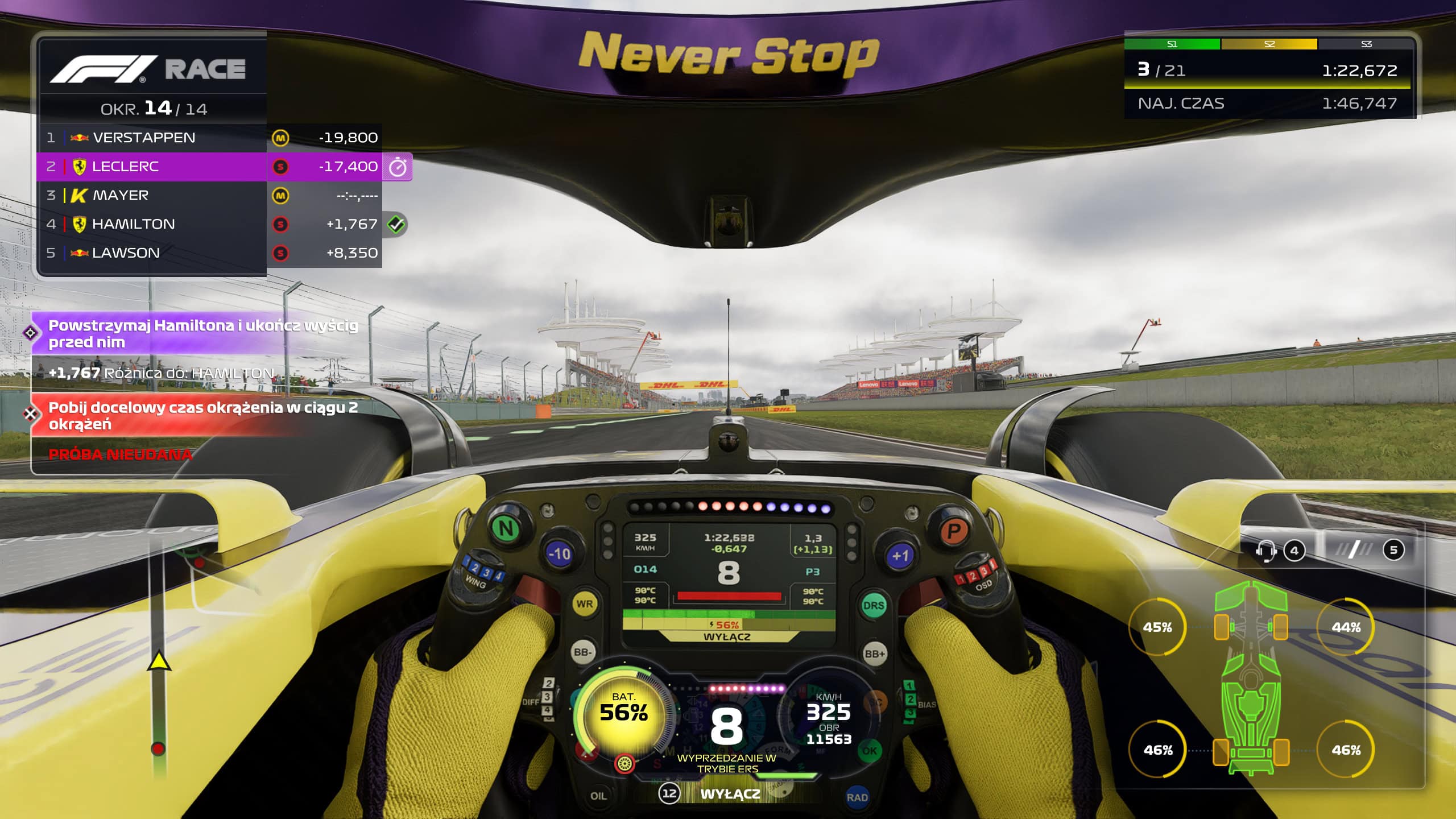Select the yellow ERS battery gauge
Viewport: 1456px width, 819px height.
[624, 713]
